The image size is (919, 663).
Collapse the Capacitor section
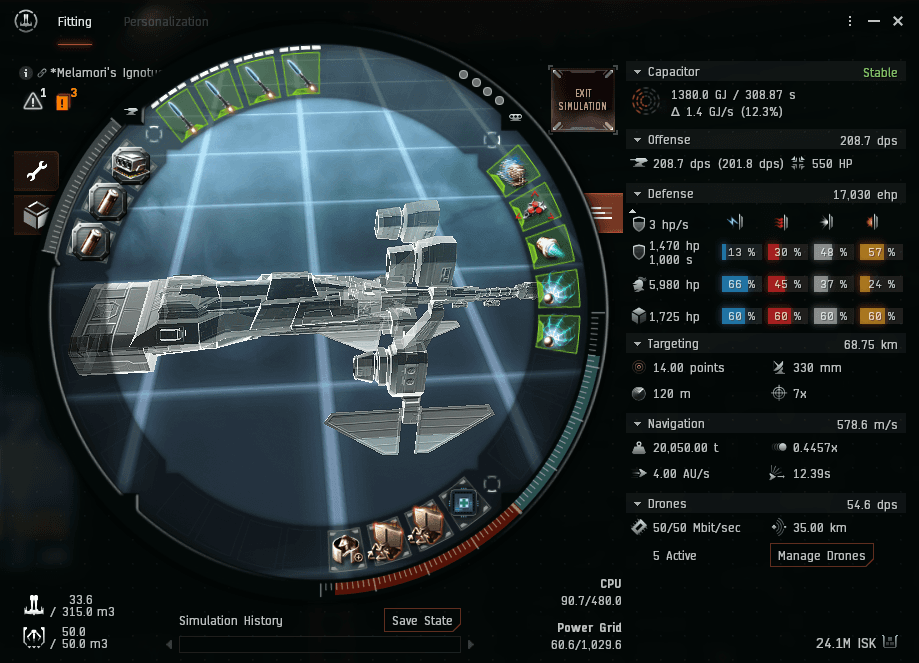coord(637,72)
